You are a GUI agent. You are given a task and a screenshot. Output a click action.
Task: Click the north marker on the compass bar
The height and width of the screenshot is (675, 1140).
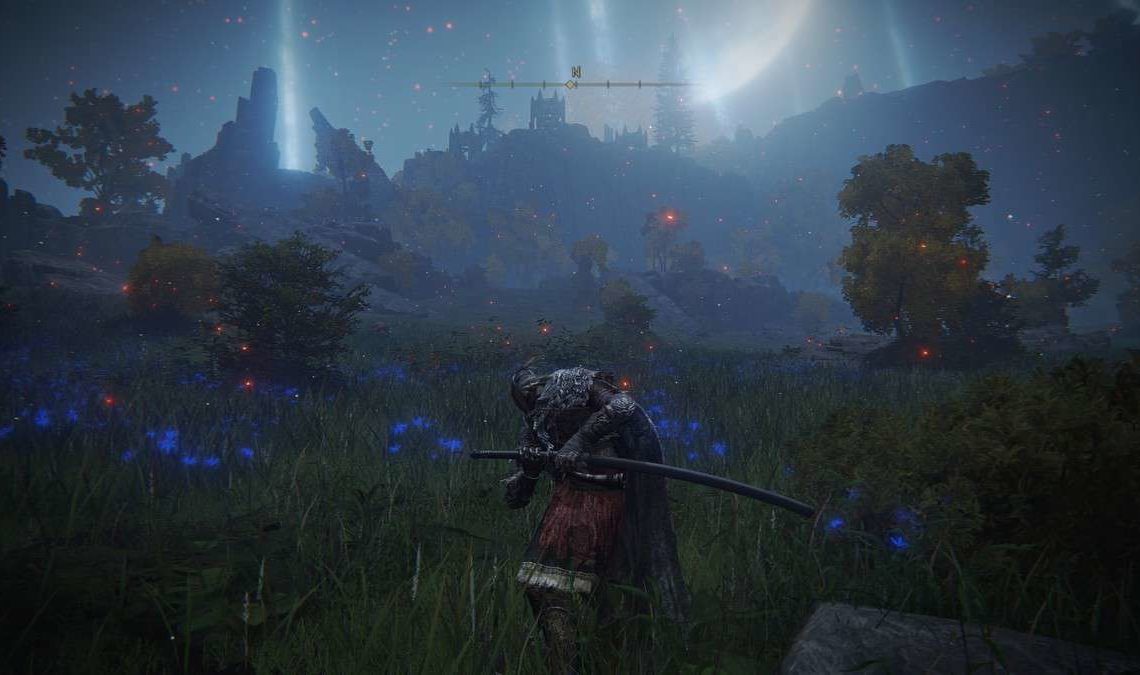point(575,72)
